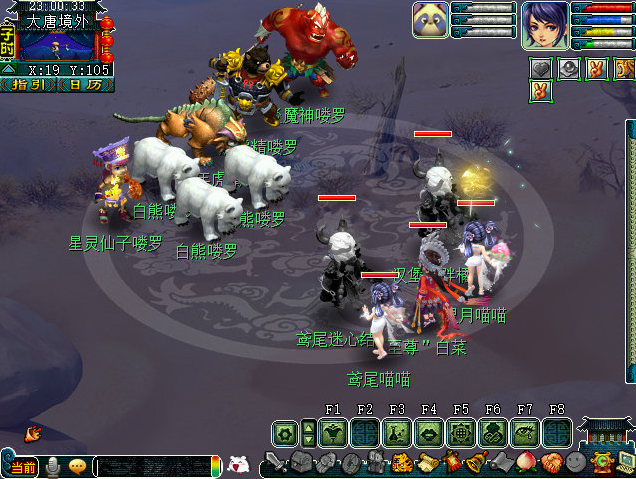This screenshot has height=479, width=636.
Task: Toggle the microphone voice chat button
Action: (52, 467)
